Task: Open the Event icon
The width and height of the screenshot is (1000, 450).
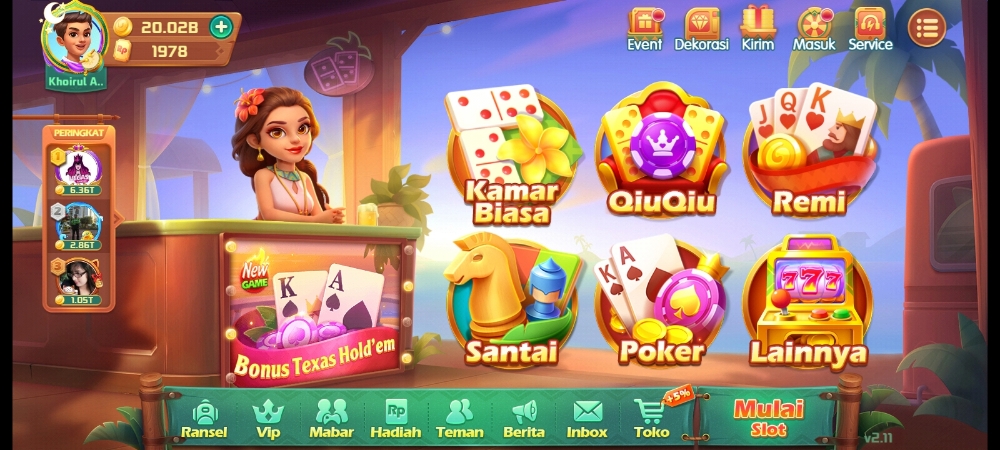Action: [645, 28]
